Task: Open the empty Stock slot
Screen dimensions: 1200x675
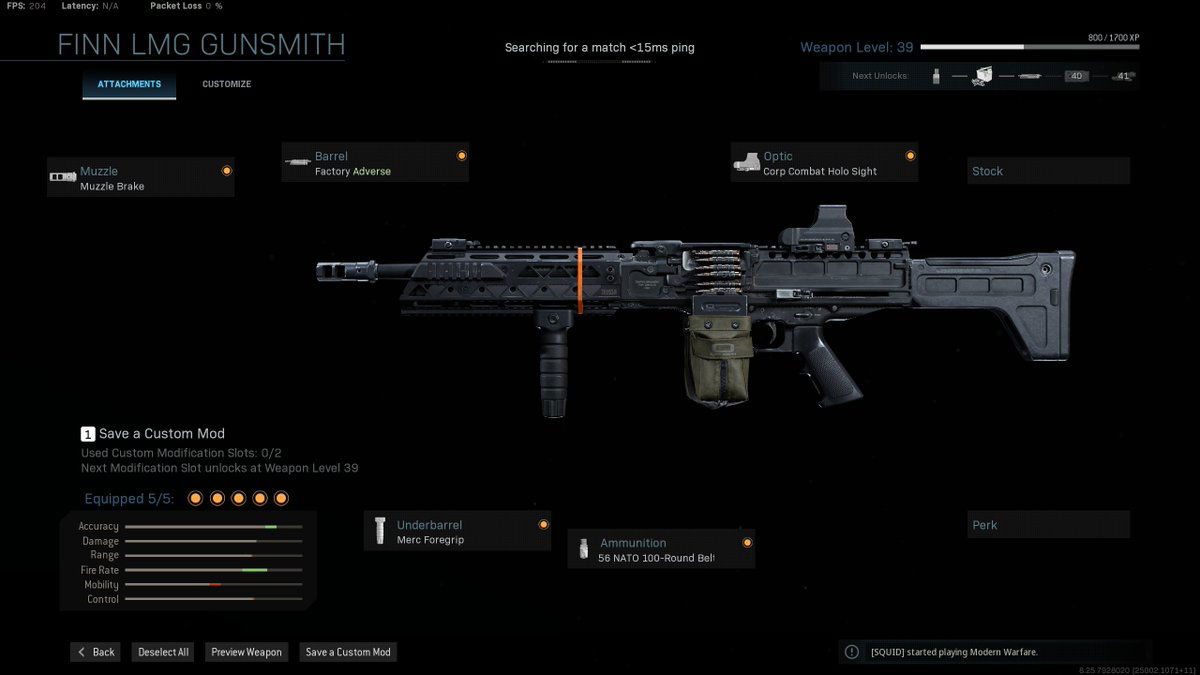Action: click(x=1048, y=171)
